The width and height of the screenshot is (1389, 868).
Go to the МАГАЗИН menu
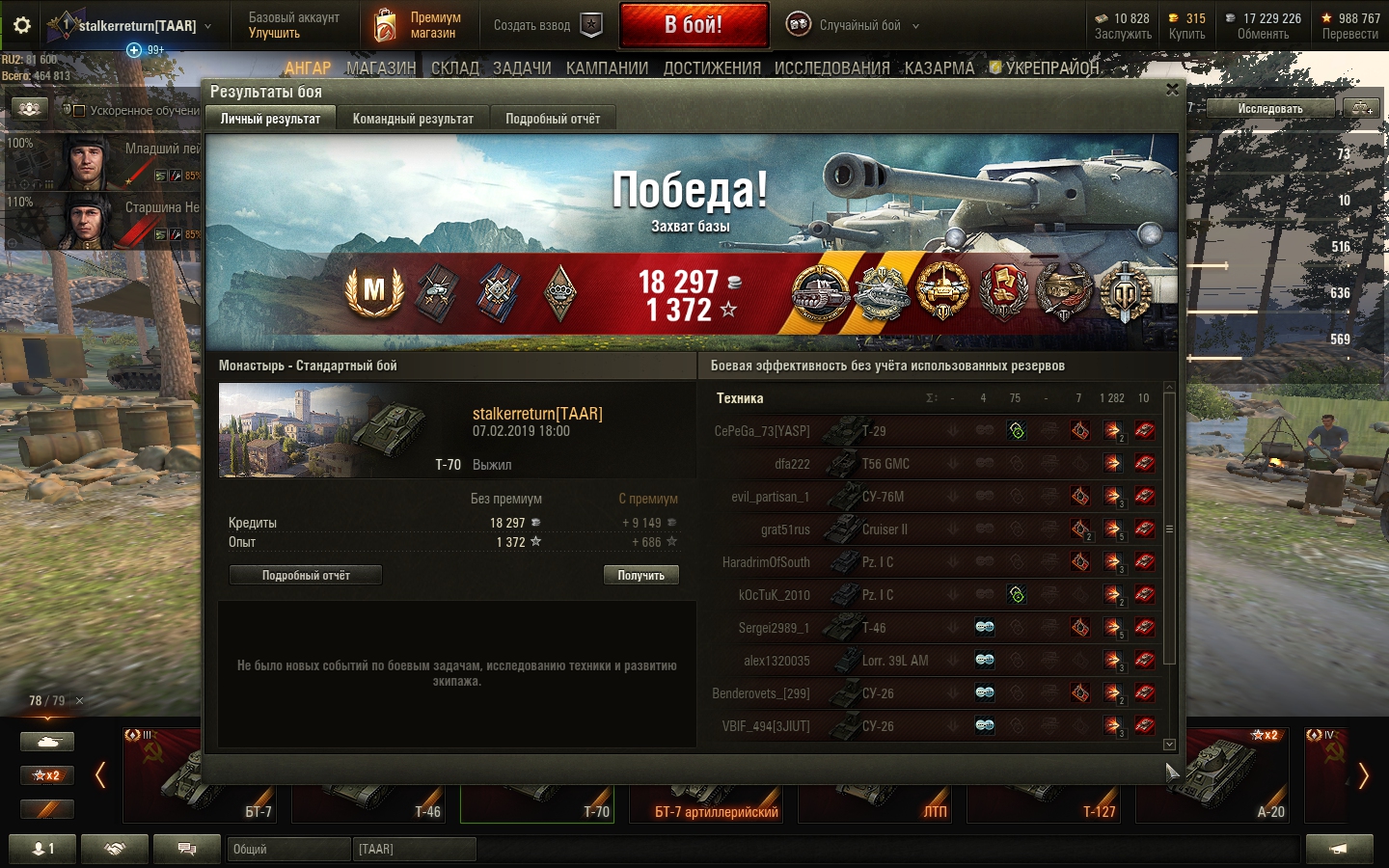pos(381,68)
